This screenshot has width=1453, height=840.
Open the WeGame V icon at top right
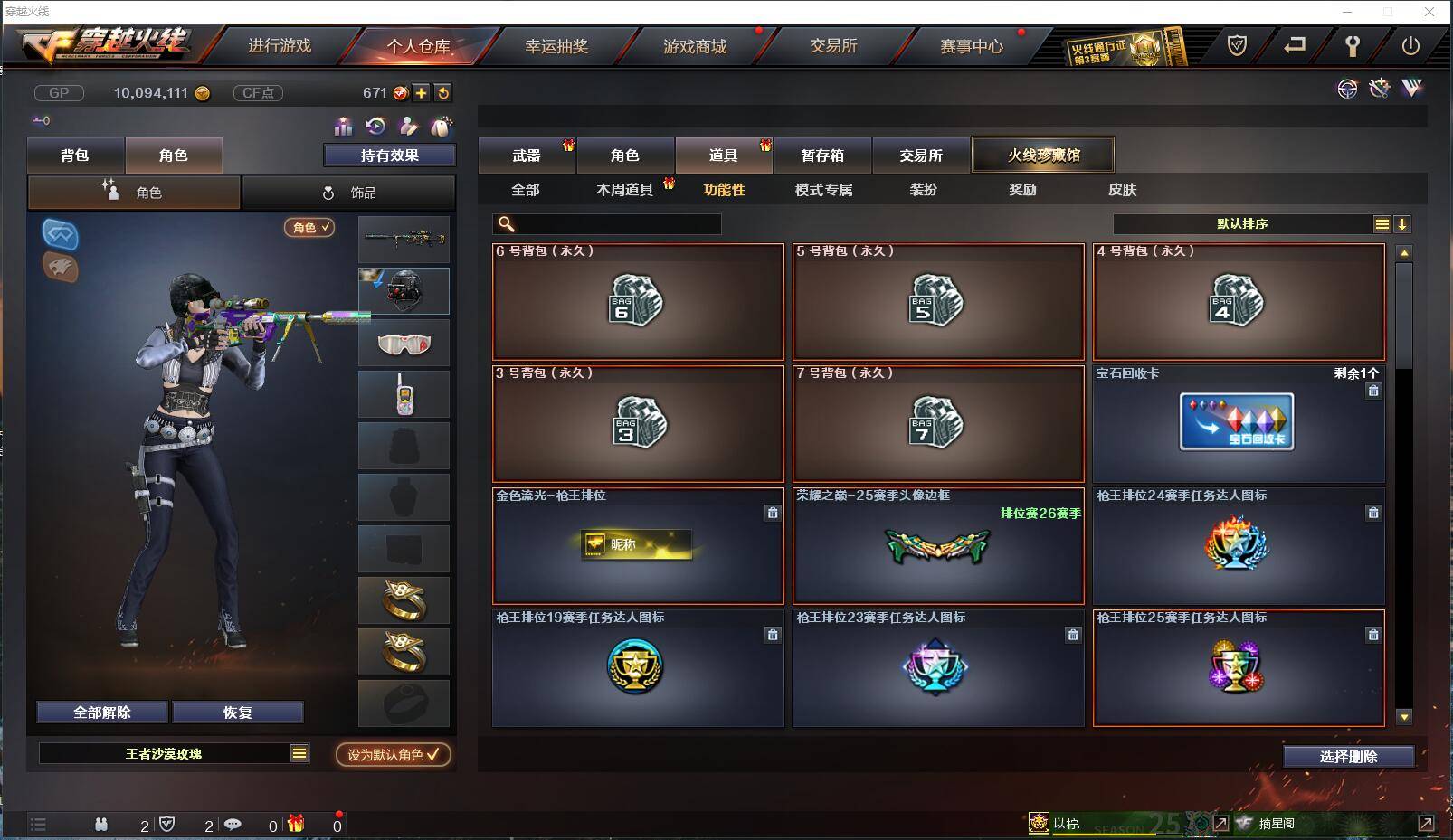point(1410,89)
